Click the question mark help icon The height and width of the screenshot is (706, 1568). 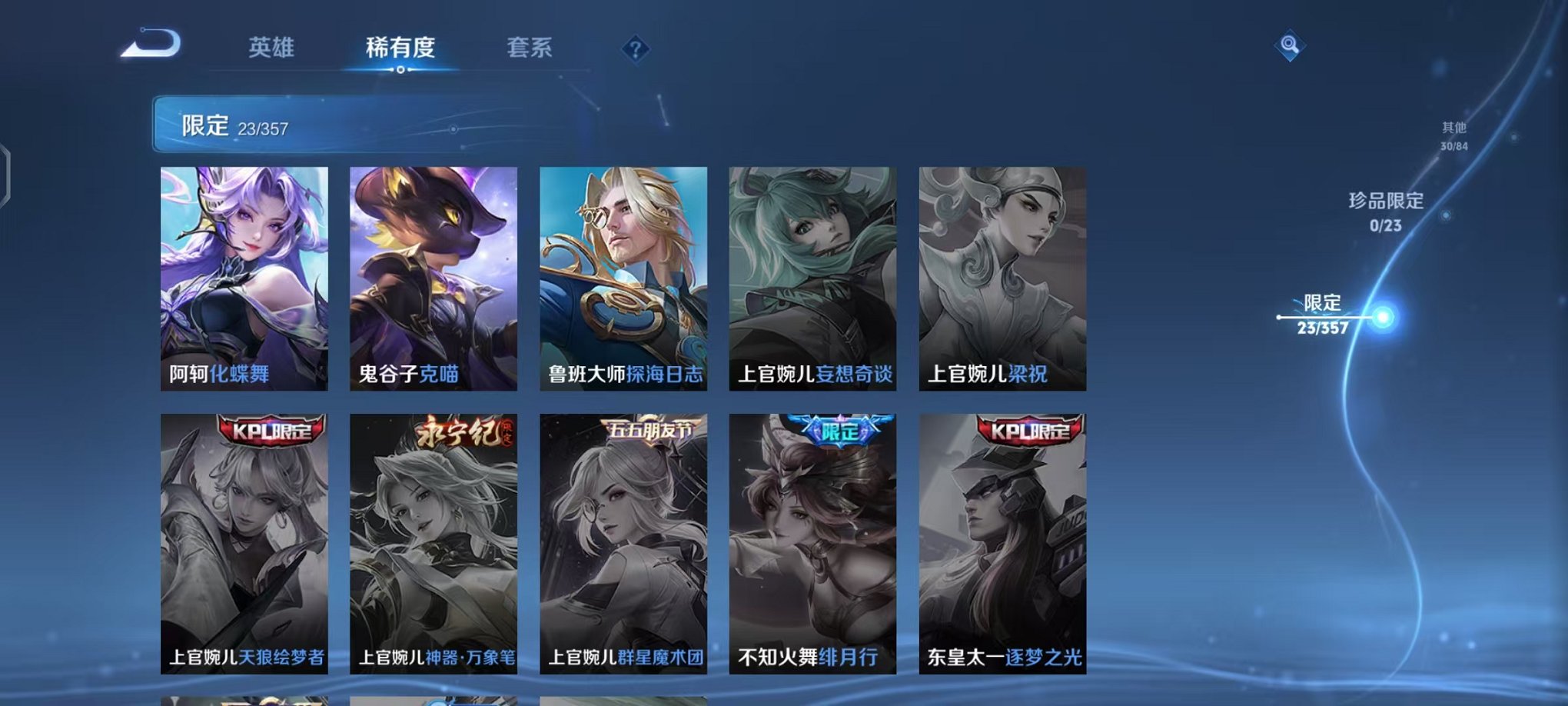click(x=635, y=50)
